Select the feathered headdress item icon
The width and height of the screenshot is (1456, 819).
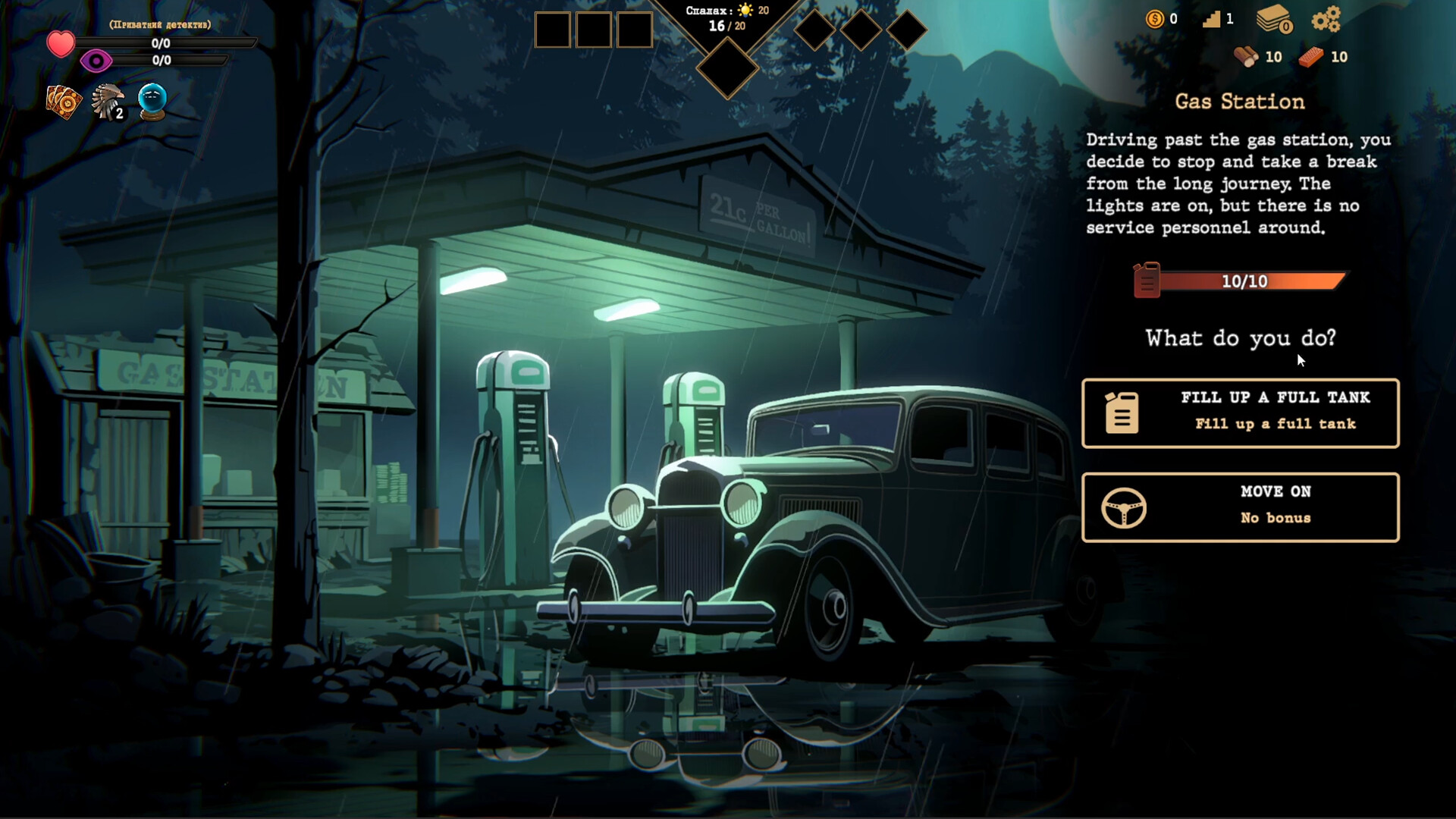coord(108,102)
